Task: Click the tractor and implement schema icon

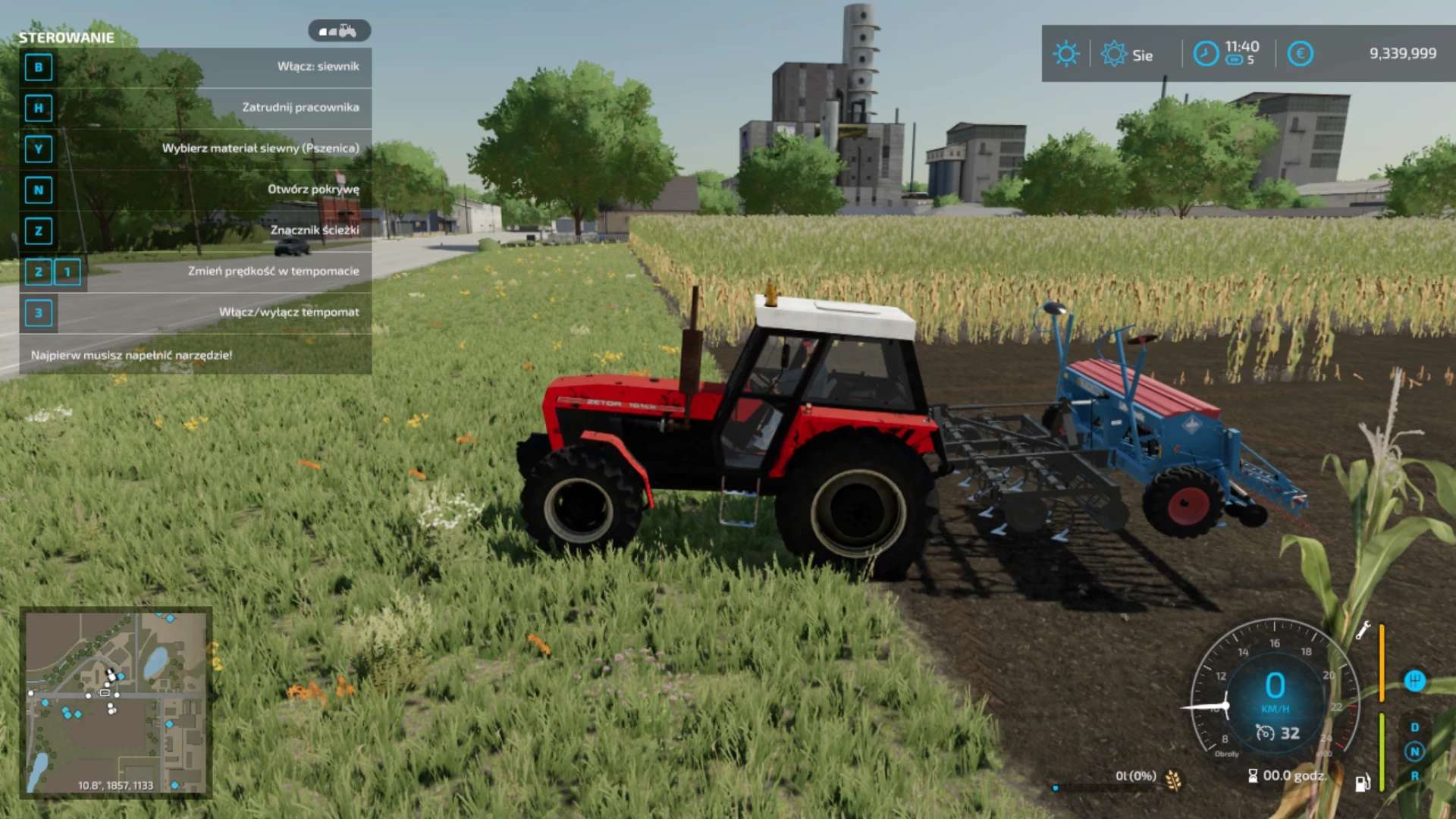Action: (339, 31)
